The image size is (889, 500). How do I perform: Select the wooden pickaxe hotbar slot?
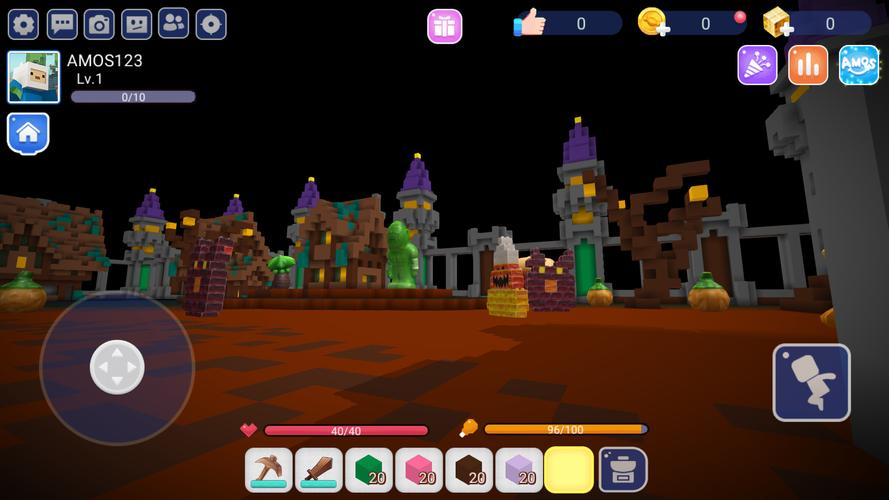[x=269, y=469]
